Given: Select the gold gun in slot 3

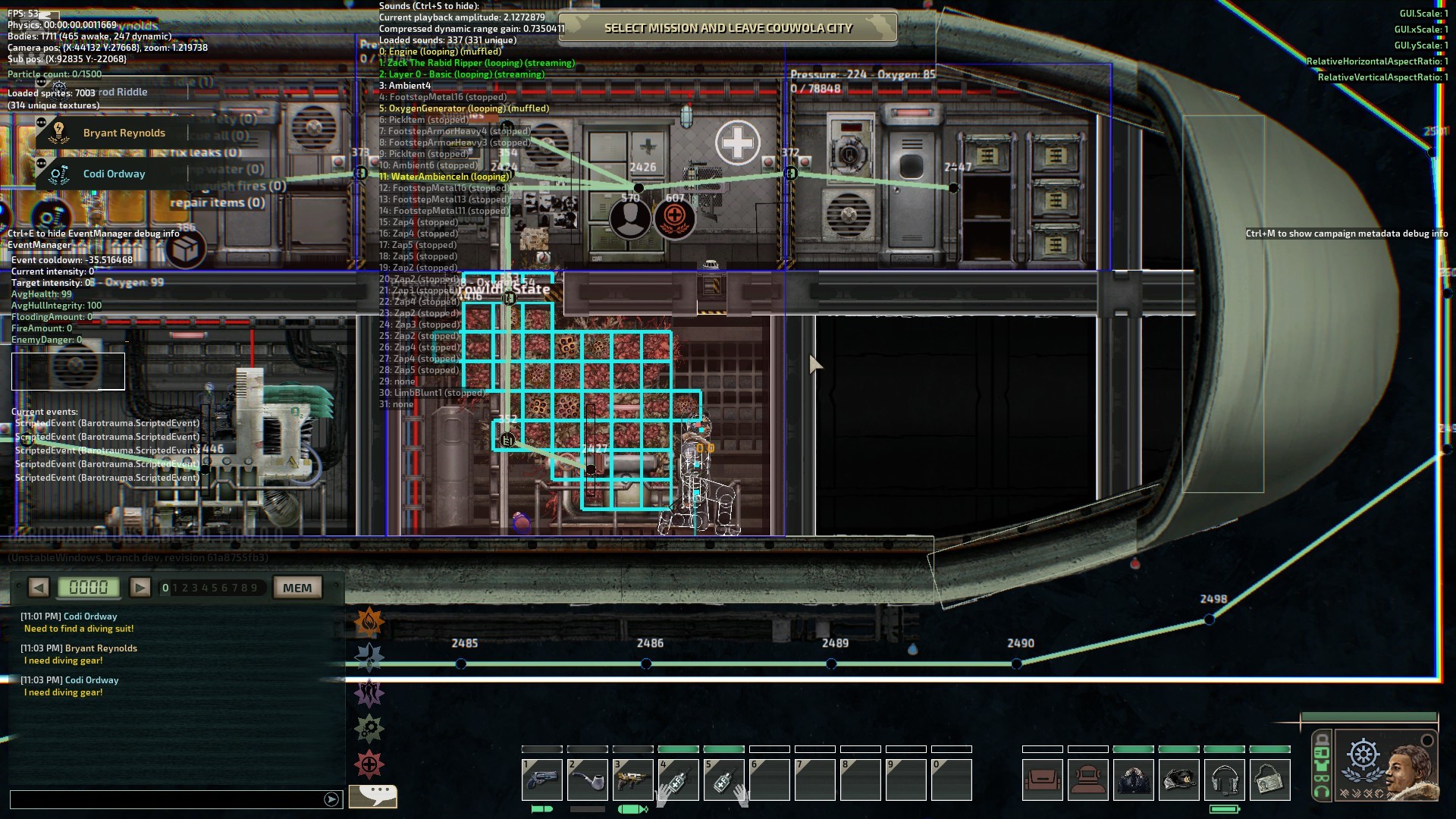Looking at the screenshot, I should click(633, 780).
